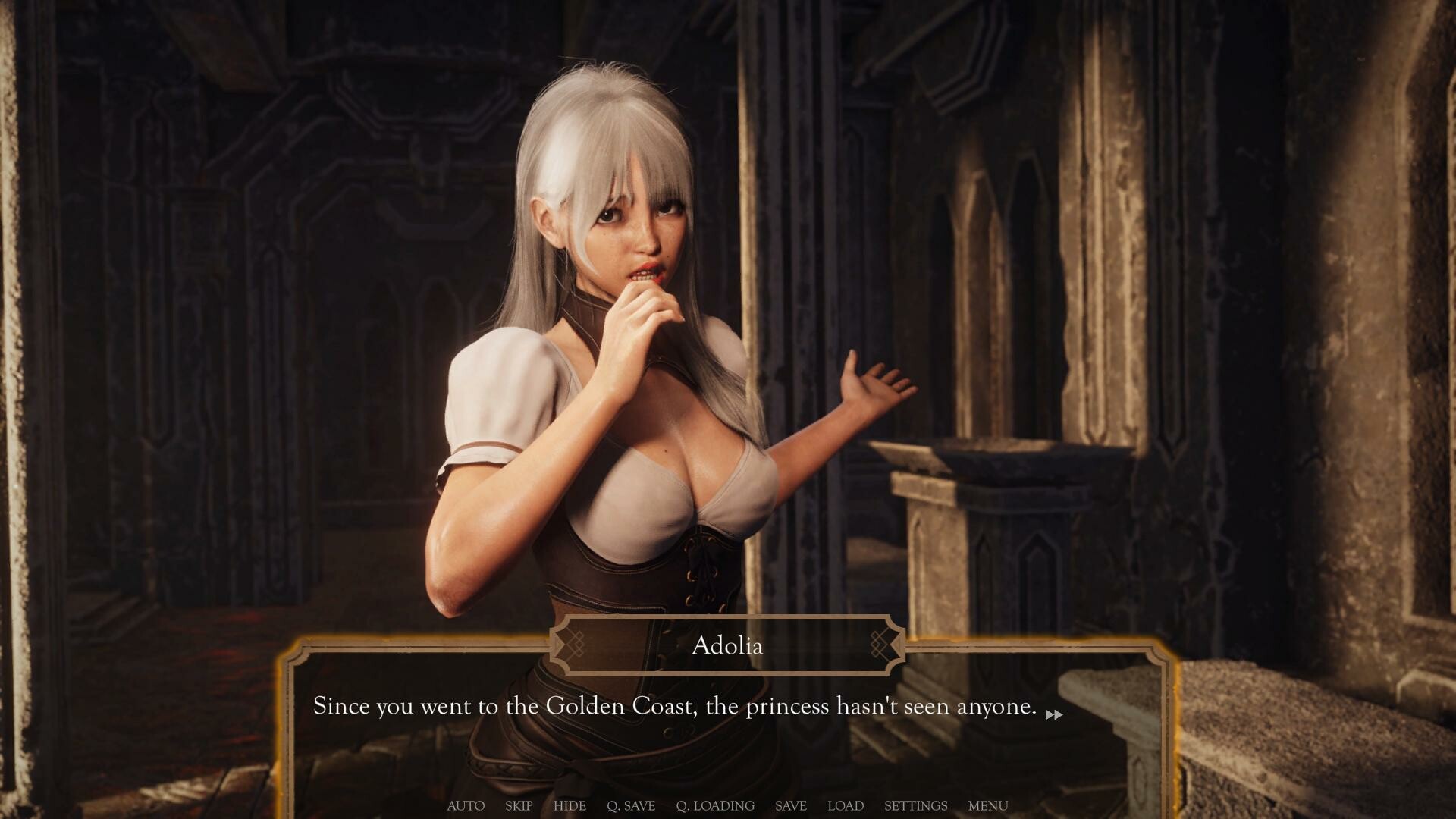Perform a quick save with Q. SAVE
The height and width of the screenshot is (819, 1456).
631,806
